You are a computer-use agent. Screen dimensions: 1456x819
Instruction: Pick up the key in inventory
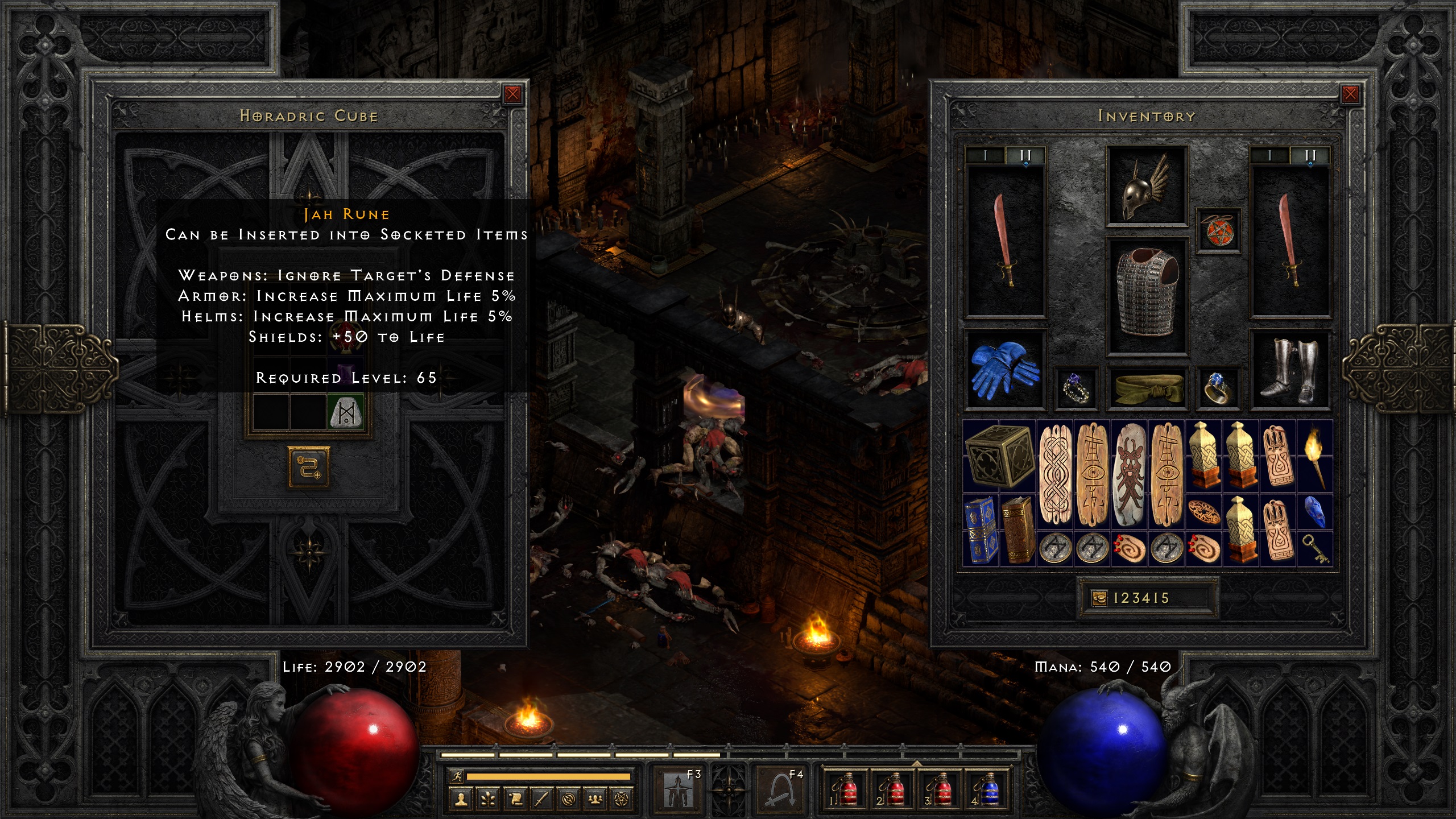pos(1314,548)
